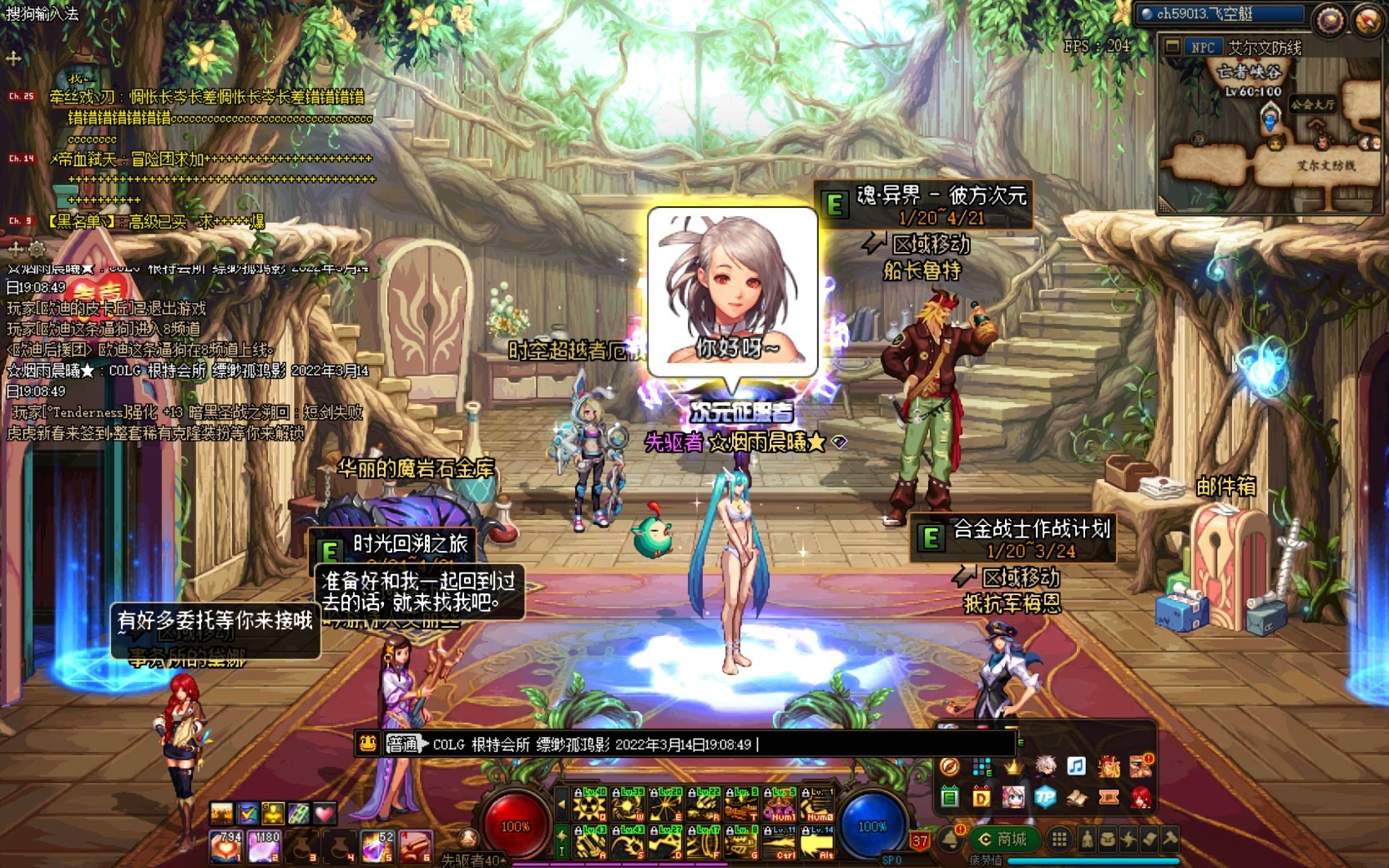Open the green E calendar event icon

(950, 797)
